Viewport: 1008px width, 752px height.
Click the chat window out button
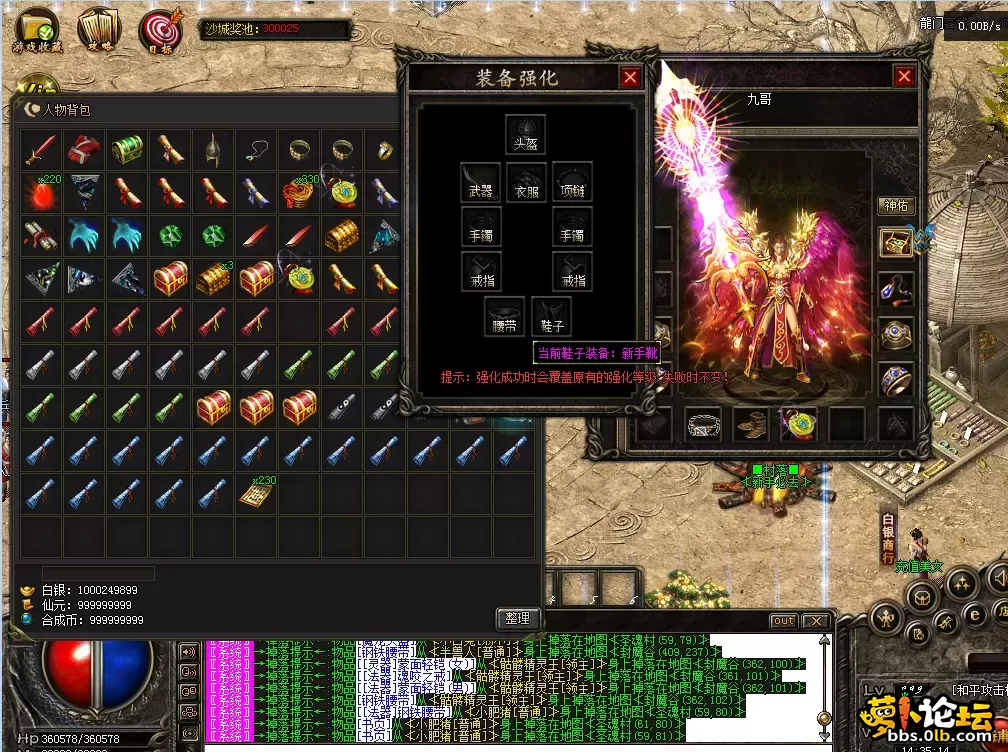(x=784, y=621)
